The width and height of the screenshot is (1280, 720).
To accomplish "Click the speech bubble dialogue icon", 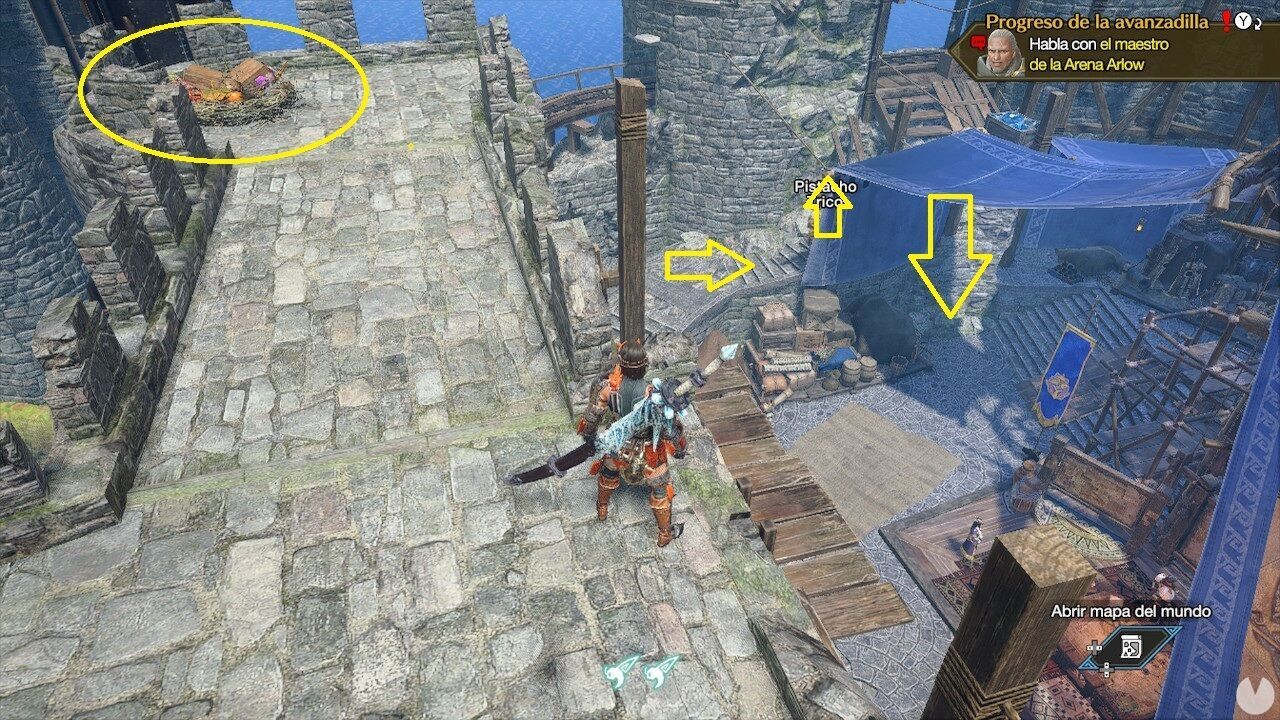I will 978,42.
